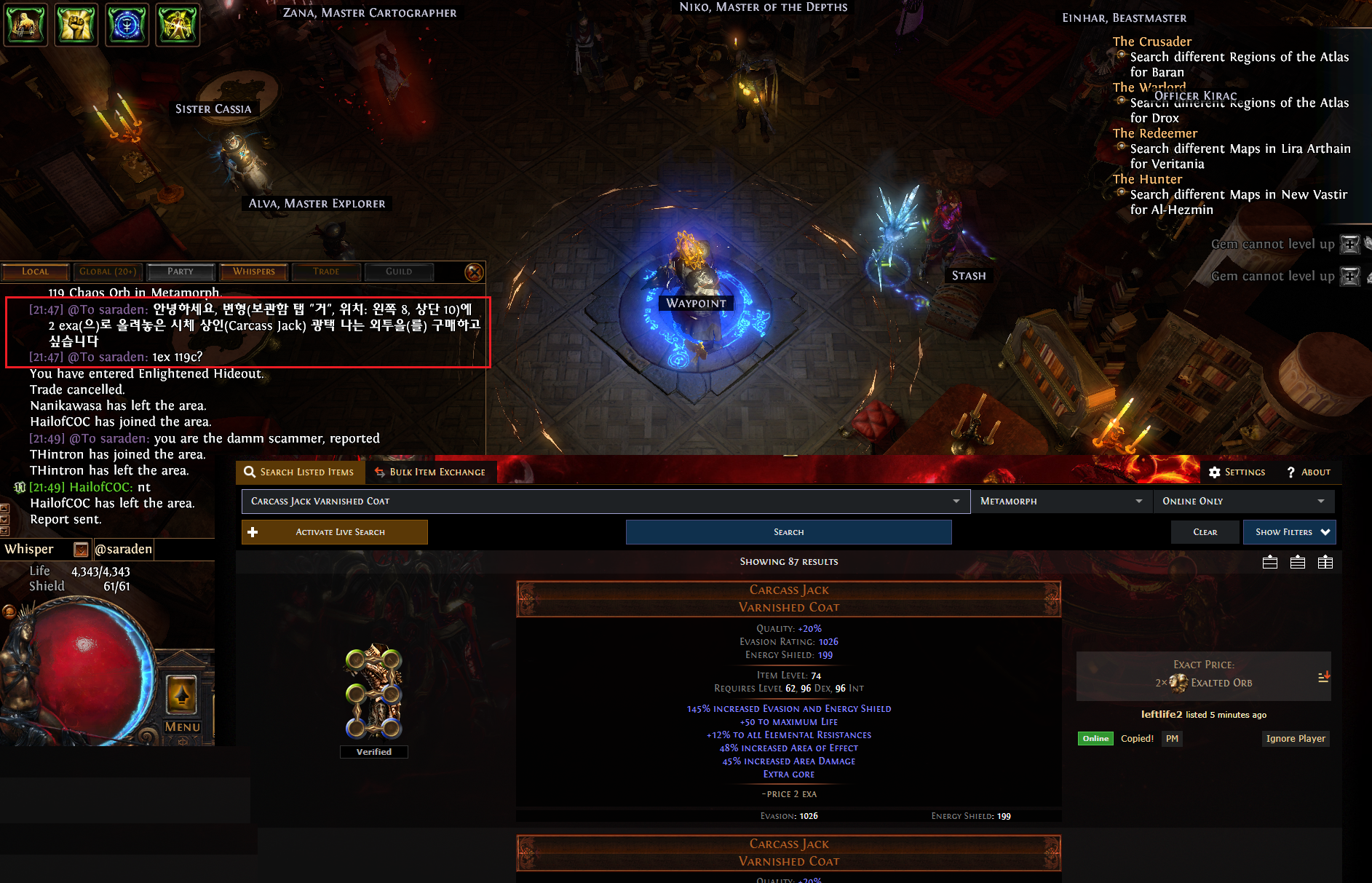Screen dimensions: 1372x883
Task: Expand Show Filters
Action: [x=1289, y=532]
